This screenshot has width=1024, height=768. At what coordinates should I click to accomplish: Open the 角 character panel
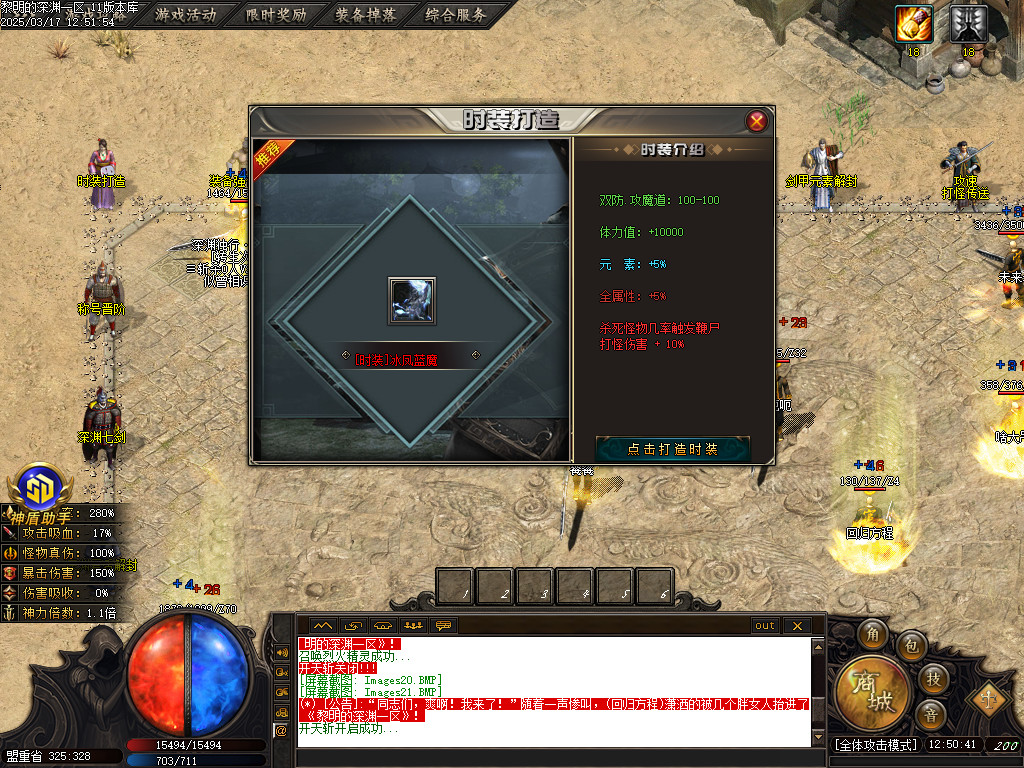tap(873, 635)
